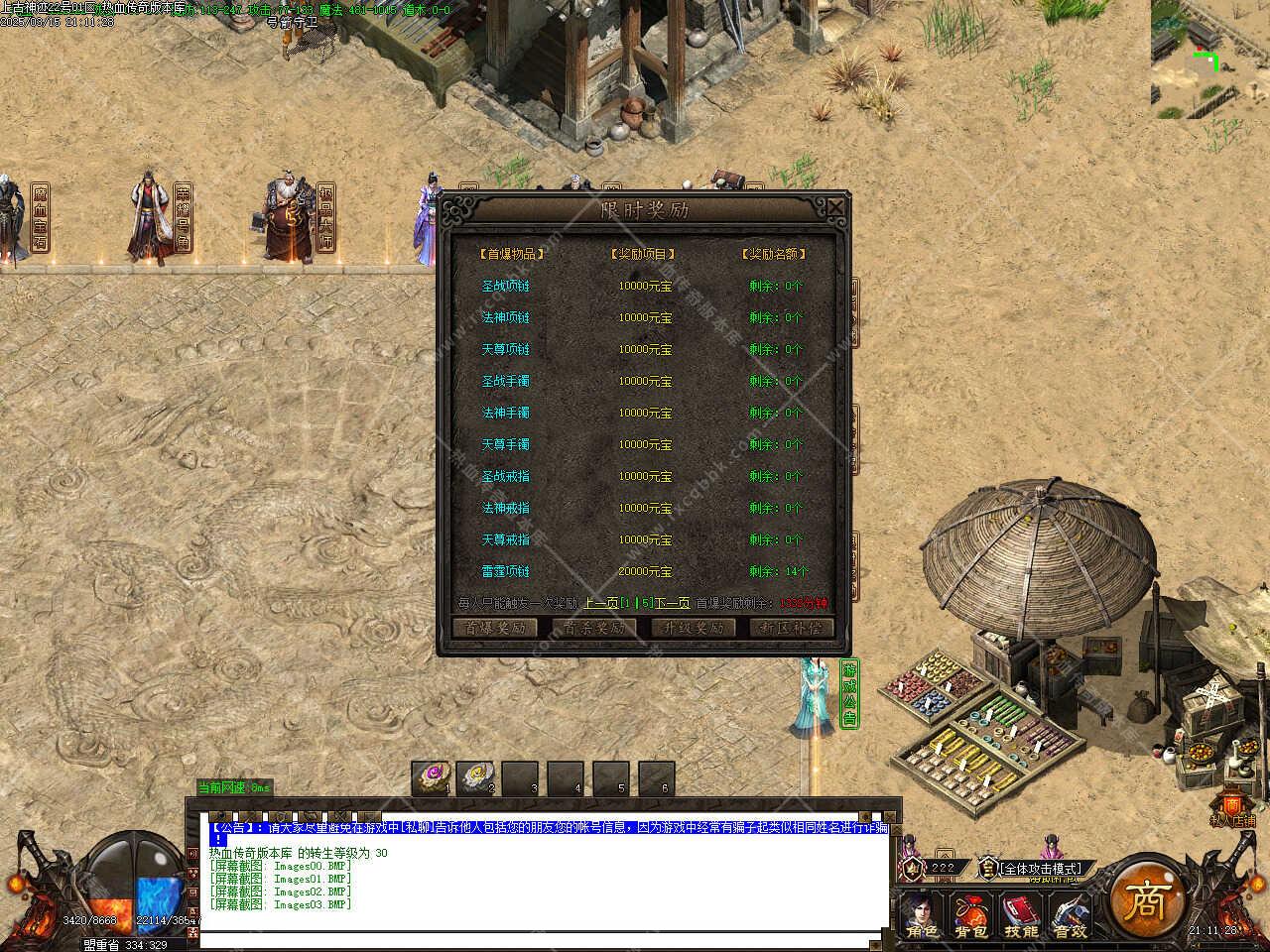Image resolution: width=1270 pixels, height=952 pixels.
Task: Click the minimap in the corner
Action: [1209, 59]
